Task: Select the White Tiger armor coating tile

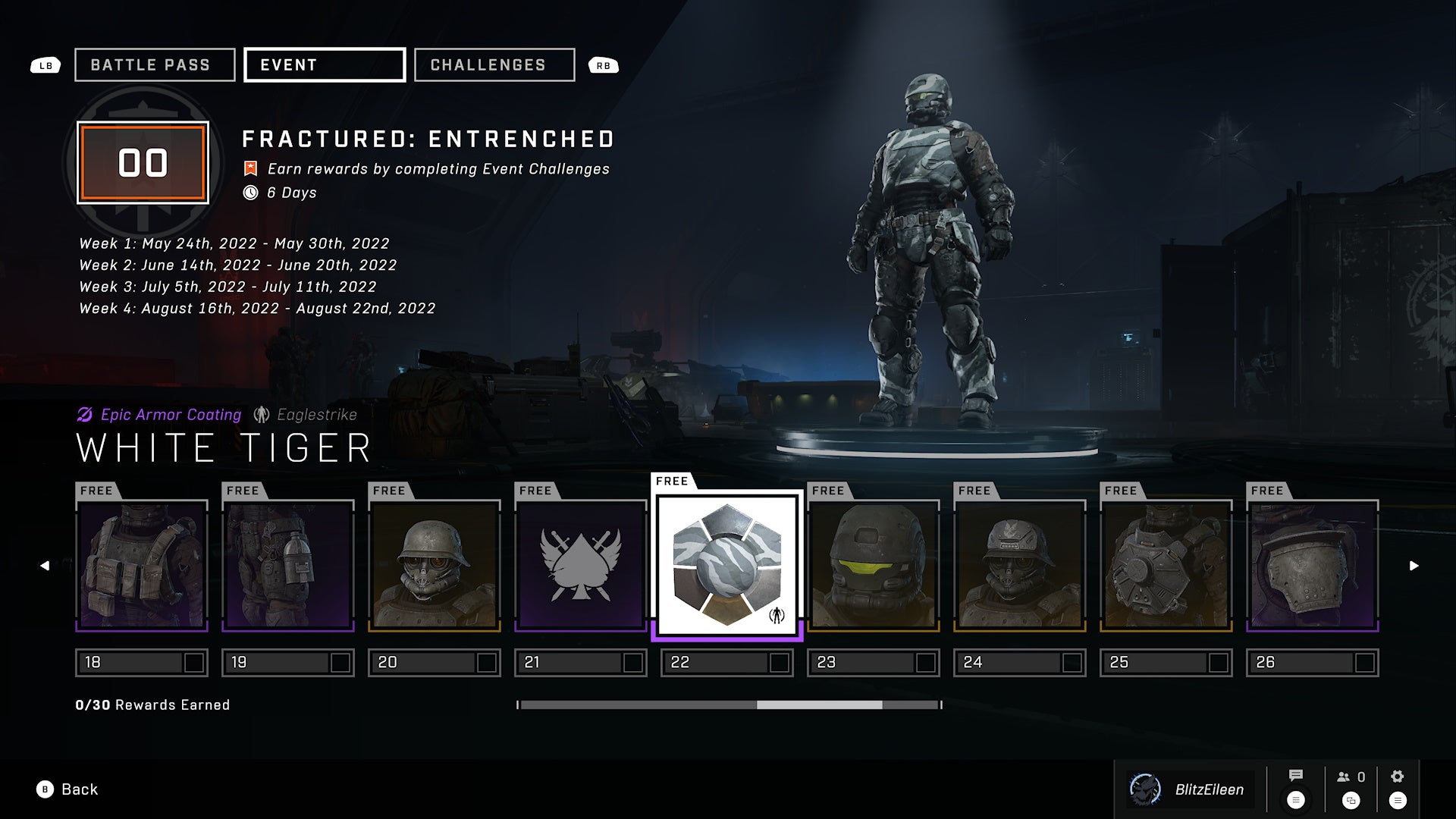Action: pos(727,566)
